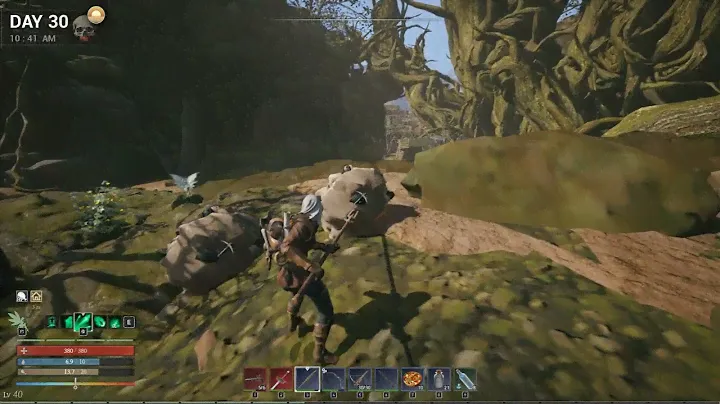Select the highlighted spear hotbar slot

(307, 379)
